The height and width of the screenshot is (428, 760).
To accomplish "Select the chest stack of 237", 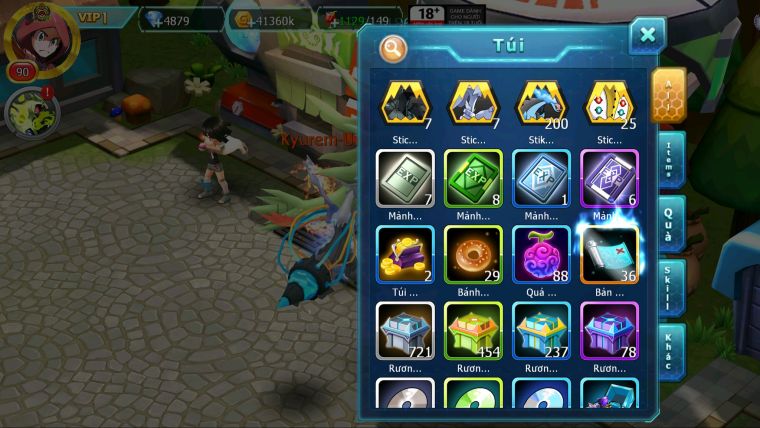I will click(541, 329).
